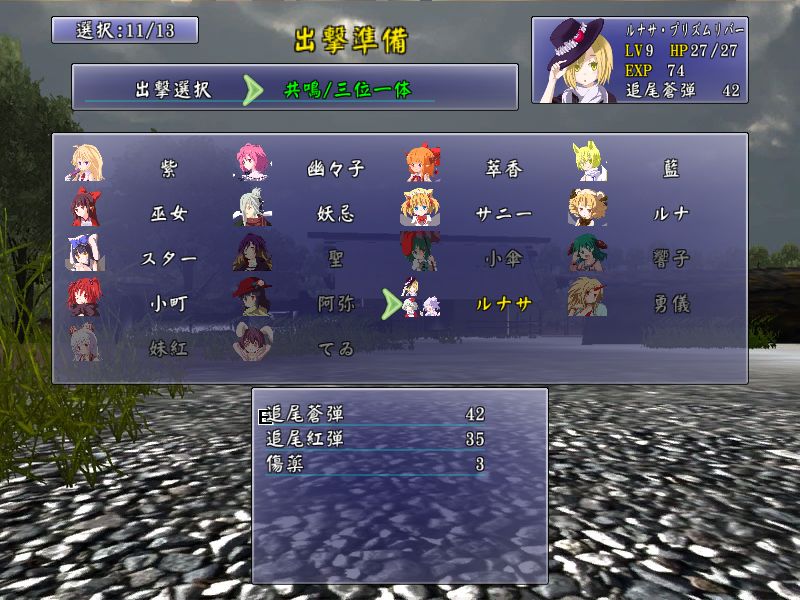Choose スター in the roster
This screenshot has width=800, height=600.
click(x=167, y=258)
